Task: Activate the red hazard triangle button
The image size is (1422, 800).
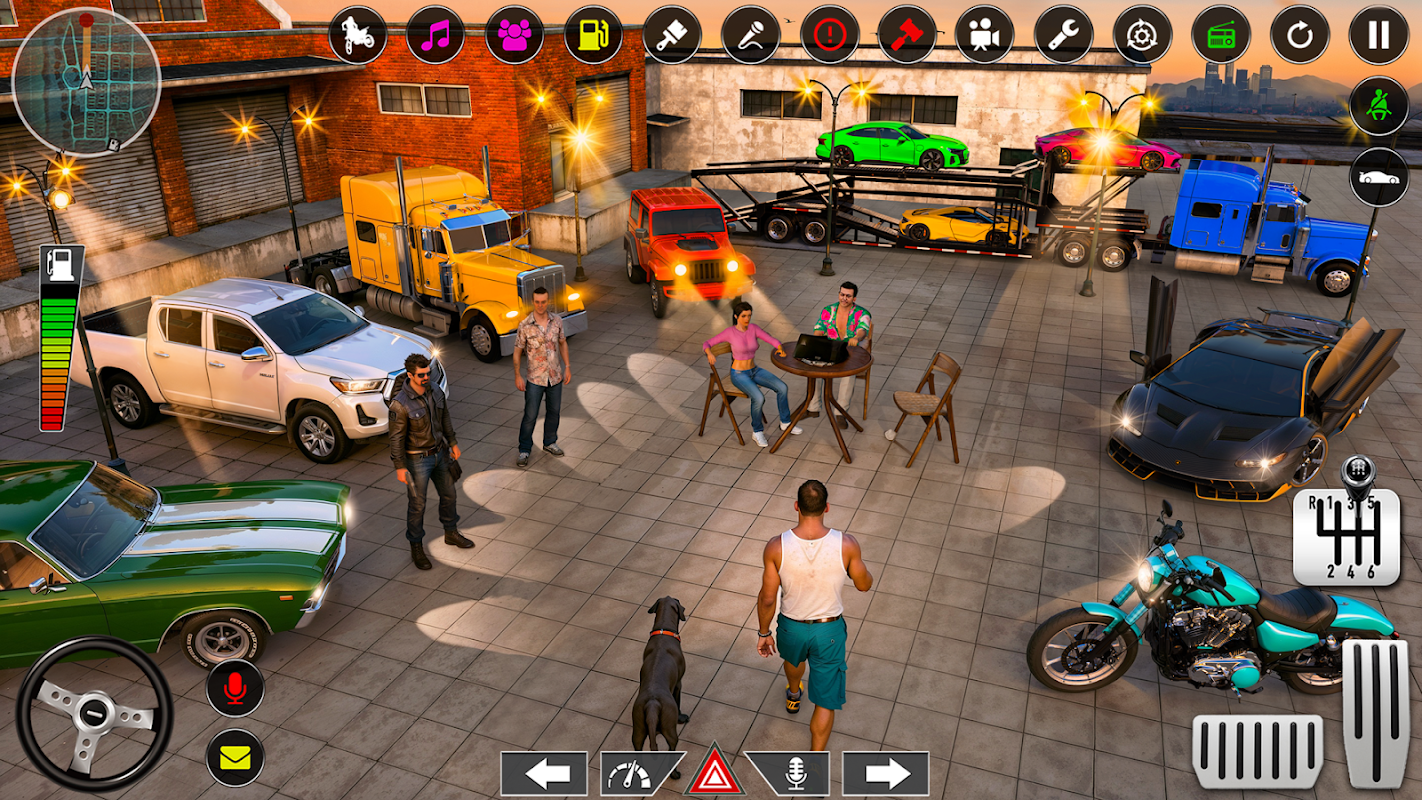Action: pos(714,773)
